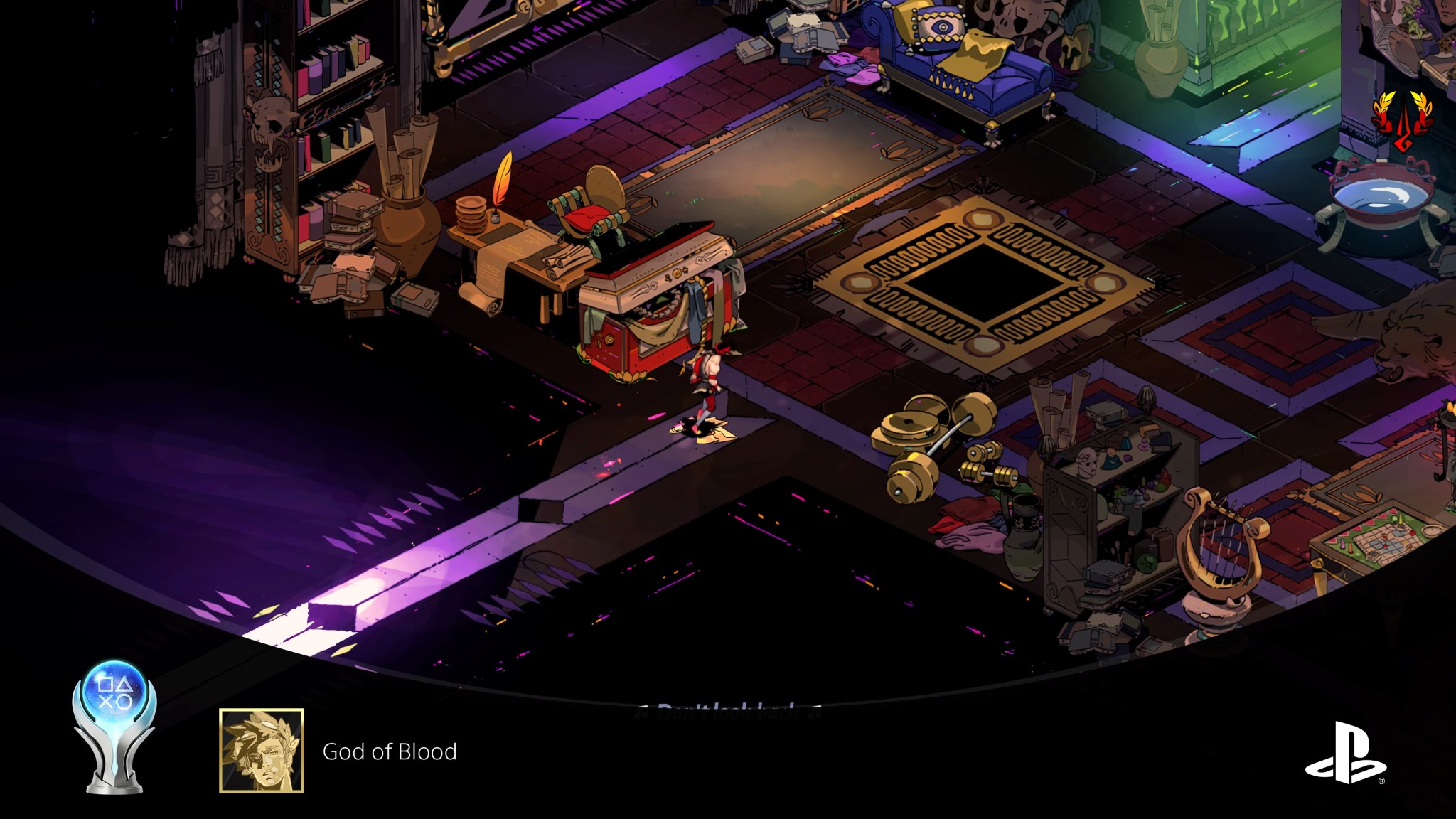The width and height of the screenshot is (1456, 819).
Task: Select the God of Blood trophy title
Action: pos(390,752)
